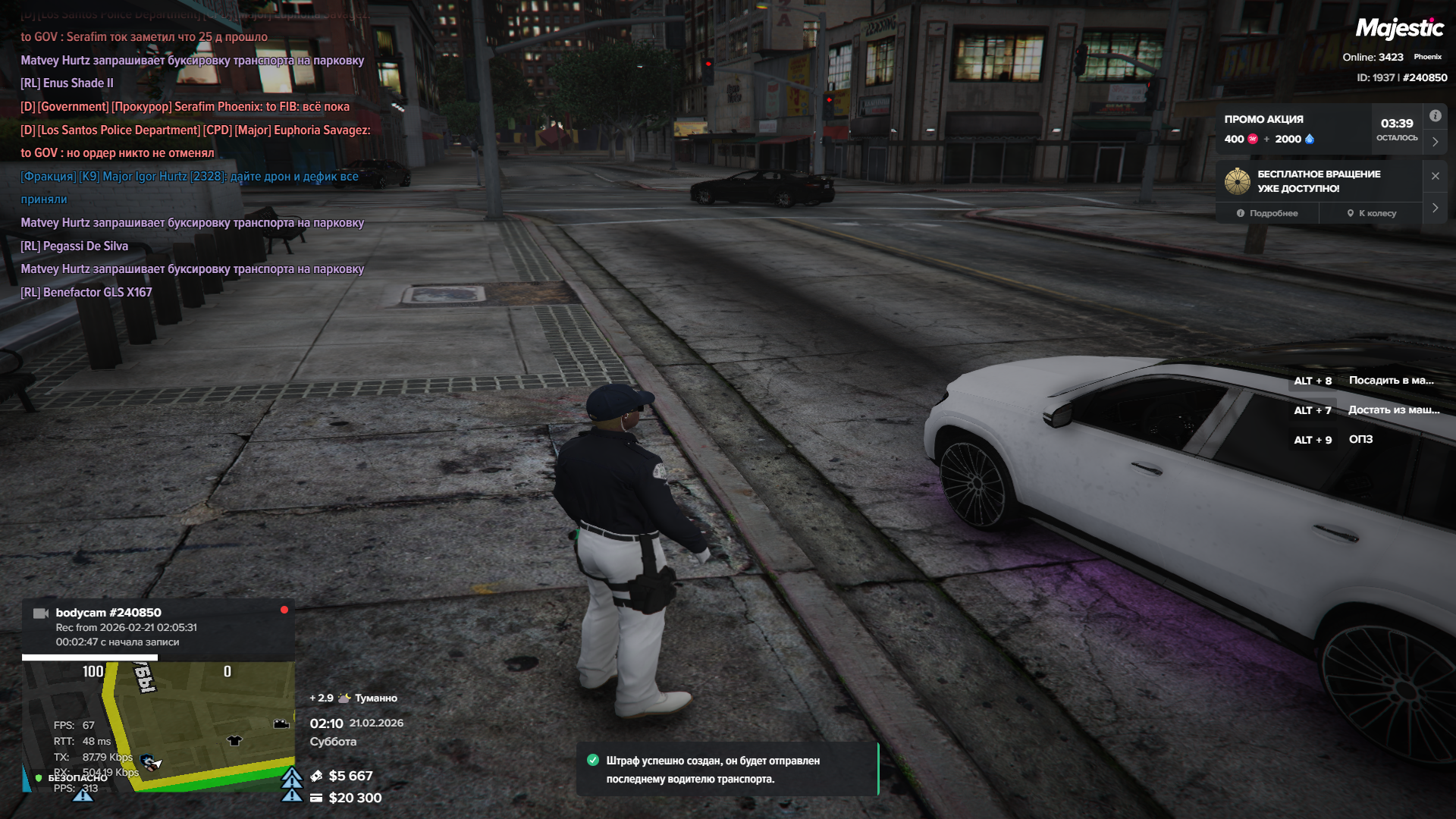Click the Majestic logo

click(1399, 29)
